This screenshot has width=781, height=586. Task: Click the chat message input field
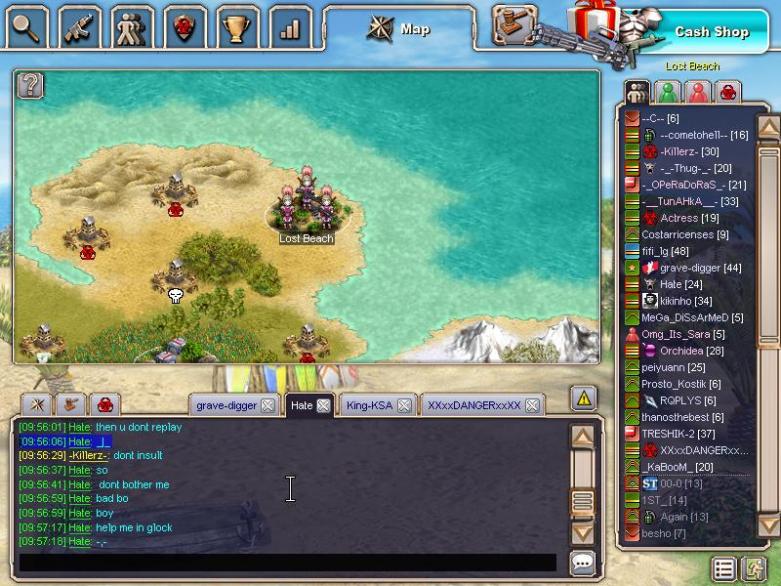pos(288,563)
